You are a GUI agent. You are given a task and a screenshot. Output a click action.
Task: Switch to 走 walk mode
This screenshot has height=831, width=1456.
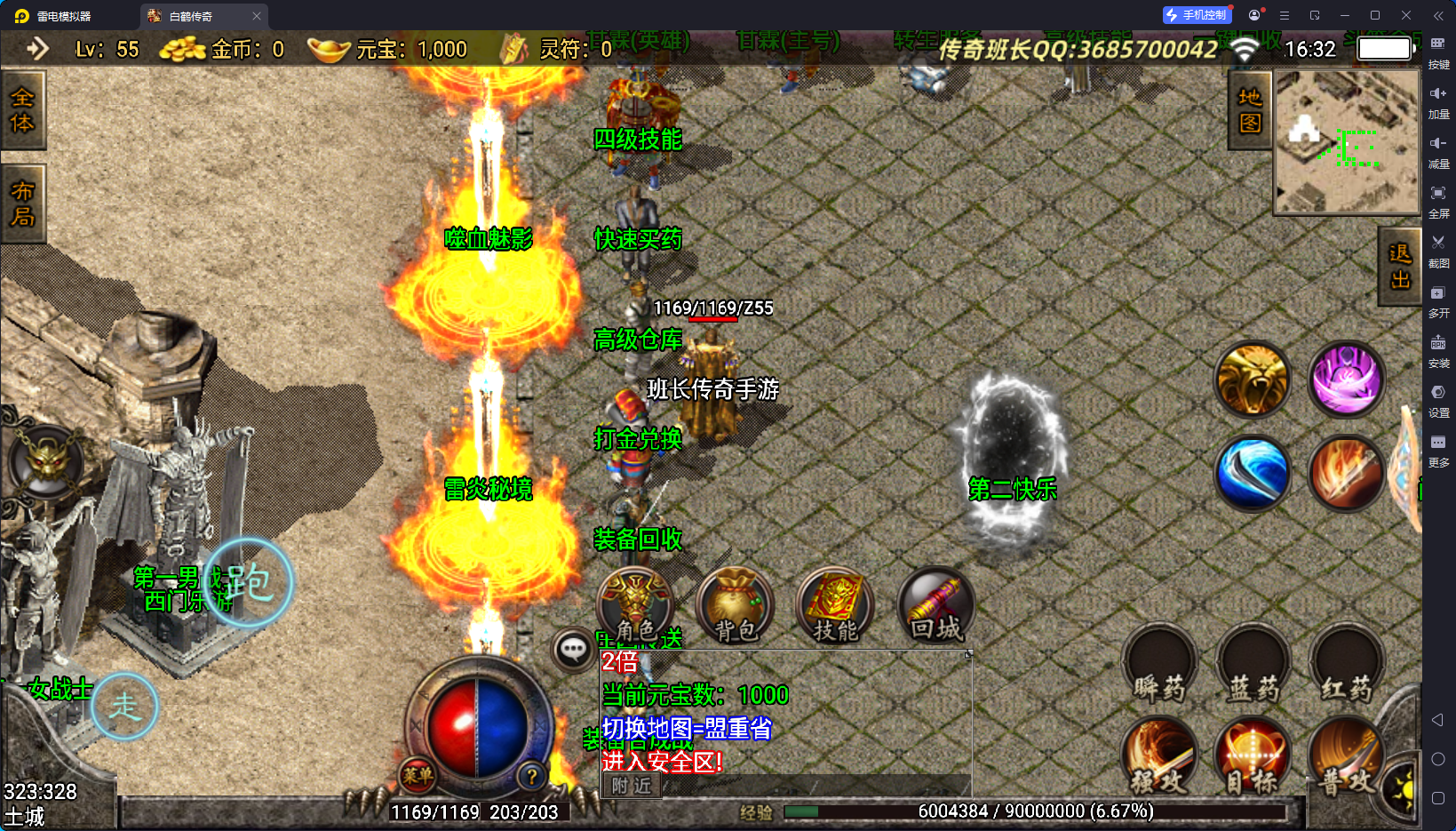124,707
